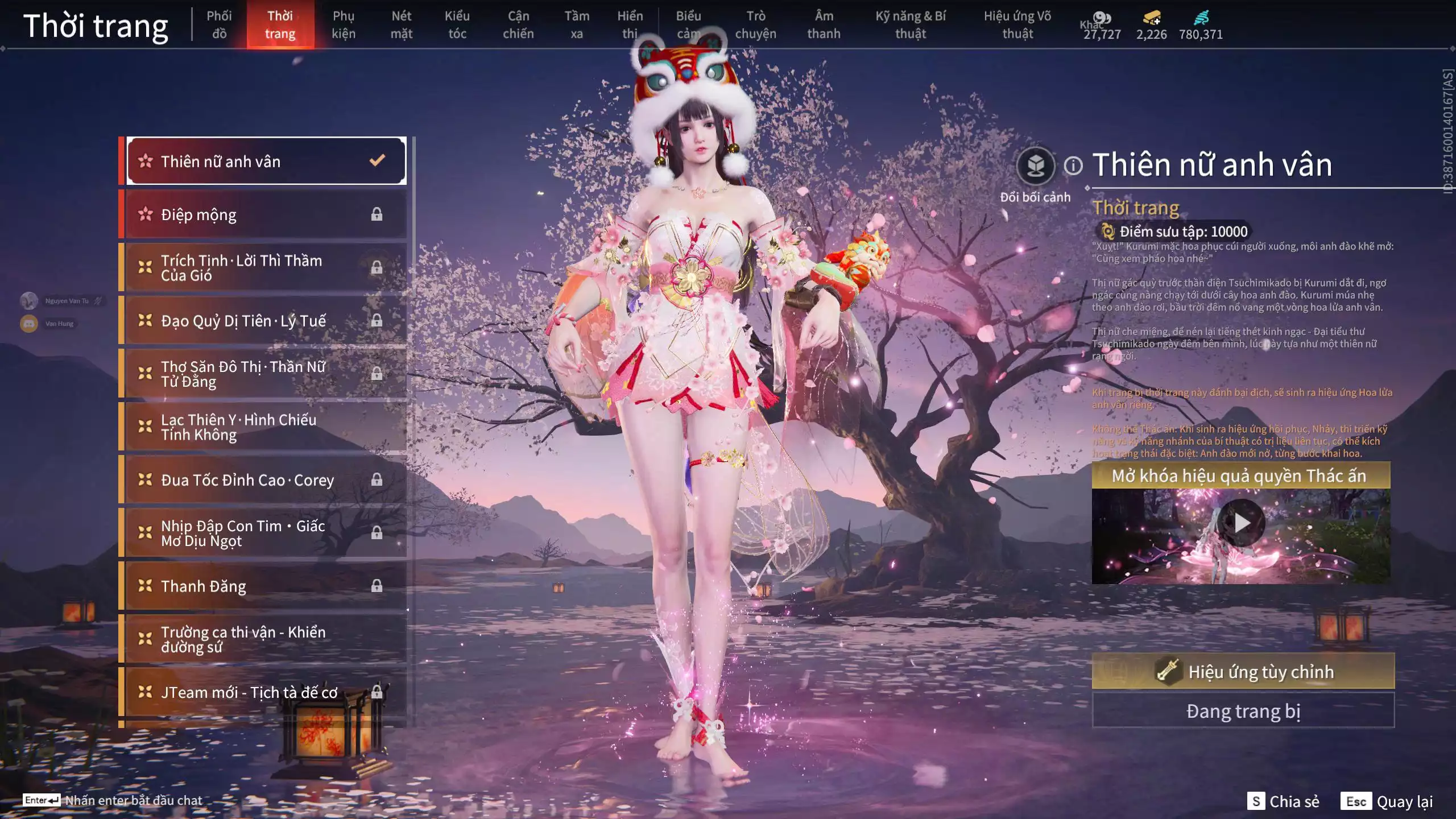The image size is (1456, 819).
Task: Click the Điểm sưu tập golden emblem icon
Action: 1108,231
